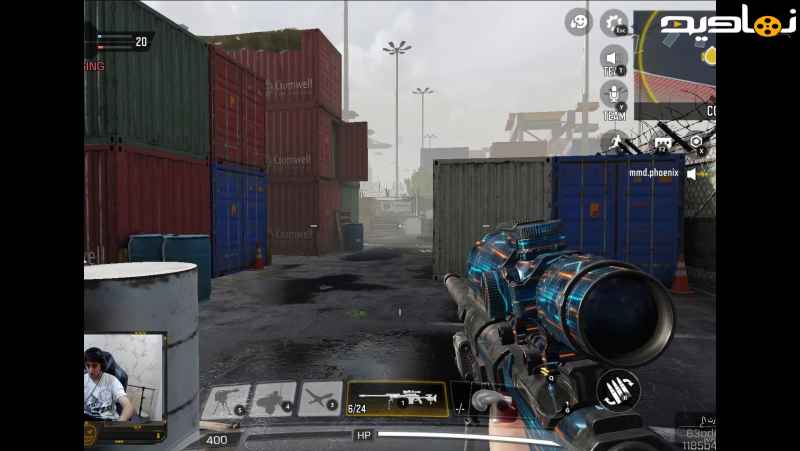
Task: Tap the running man sprint icon
Action: click(x=613, y=142)
